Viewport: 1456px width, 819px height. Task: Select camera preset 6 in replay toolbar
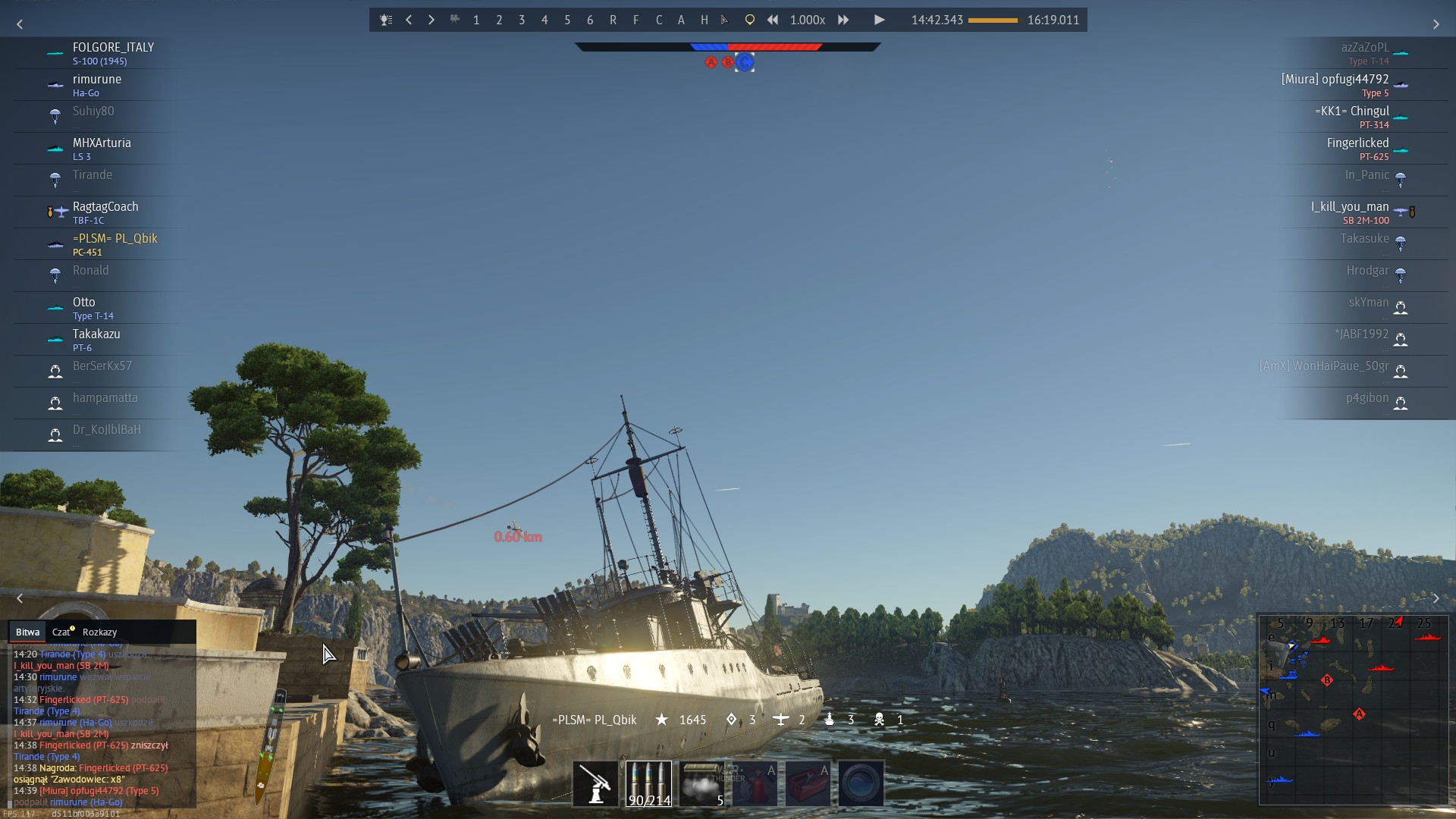point(590,20)
